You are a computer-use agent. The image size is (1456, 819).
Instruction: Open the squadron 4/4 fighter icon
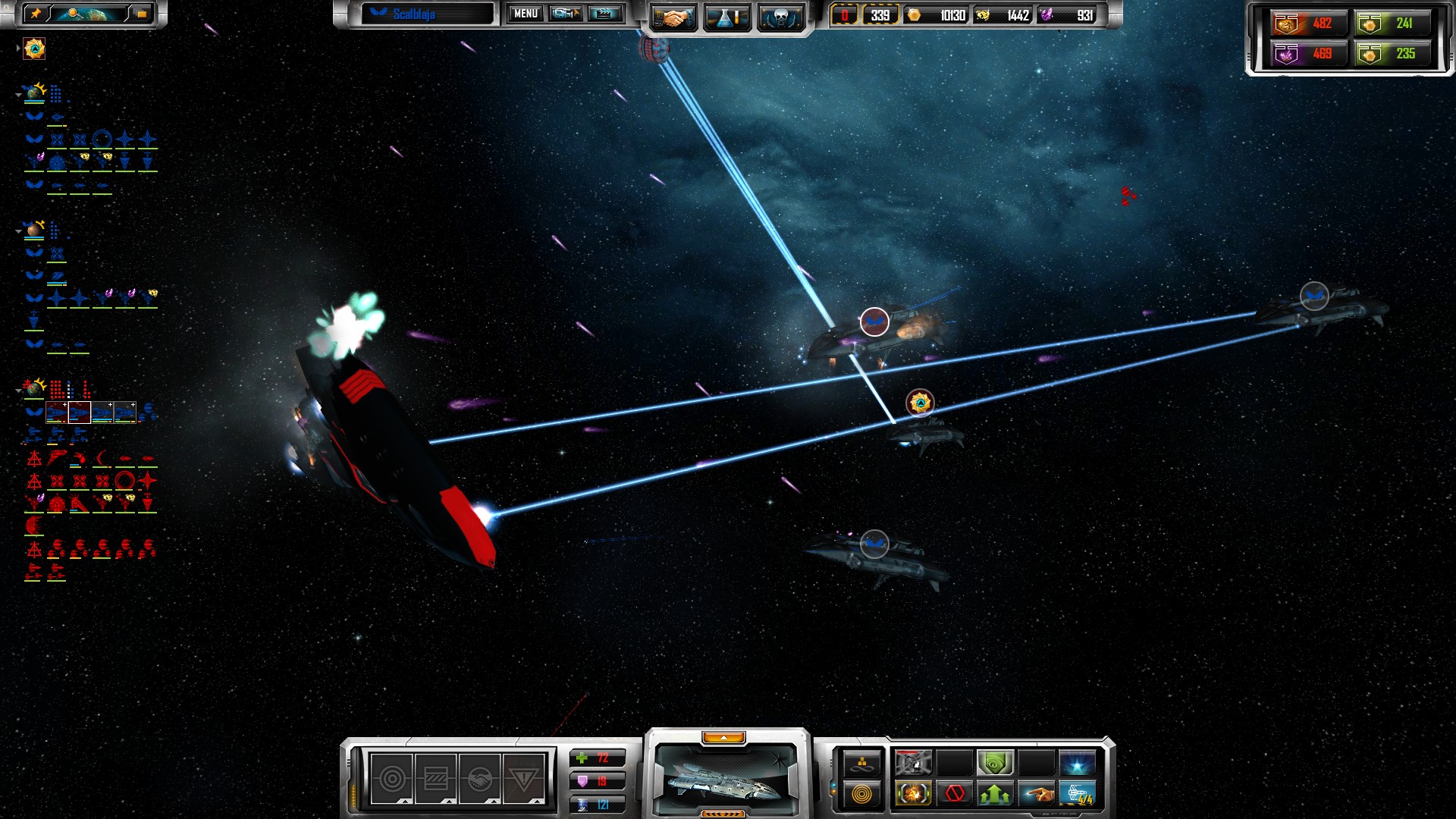coord(1077,794)
